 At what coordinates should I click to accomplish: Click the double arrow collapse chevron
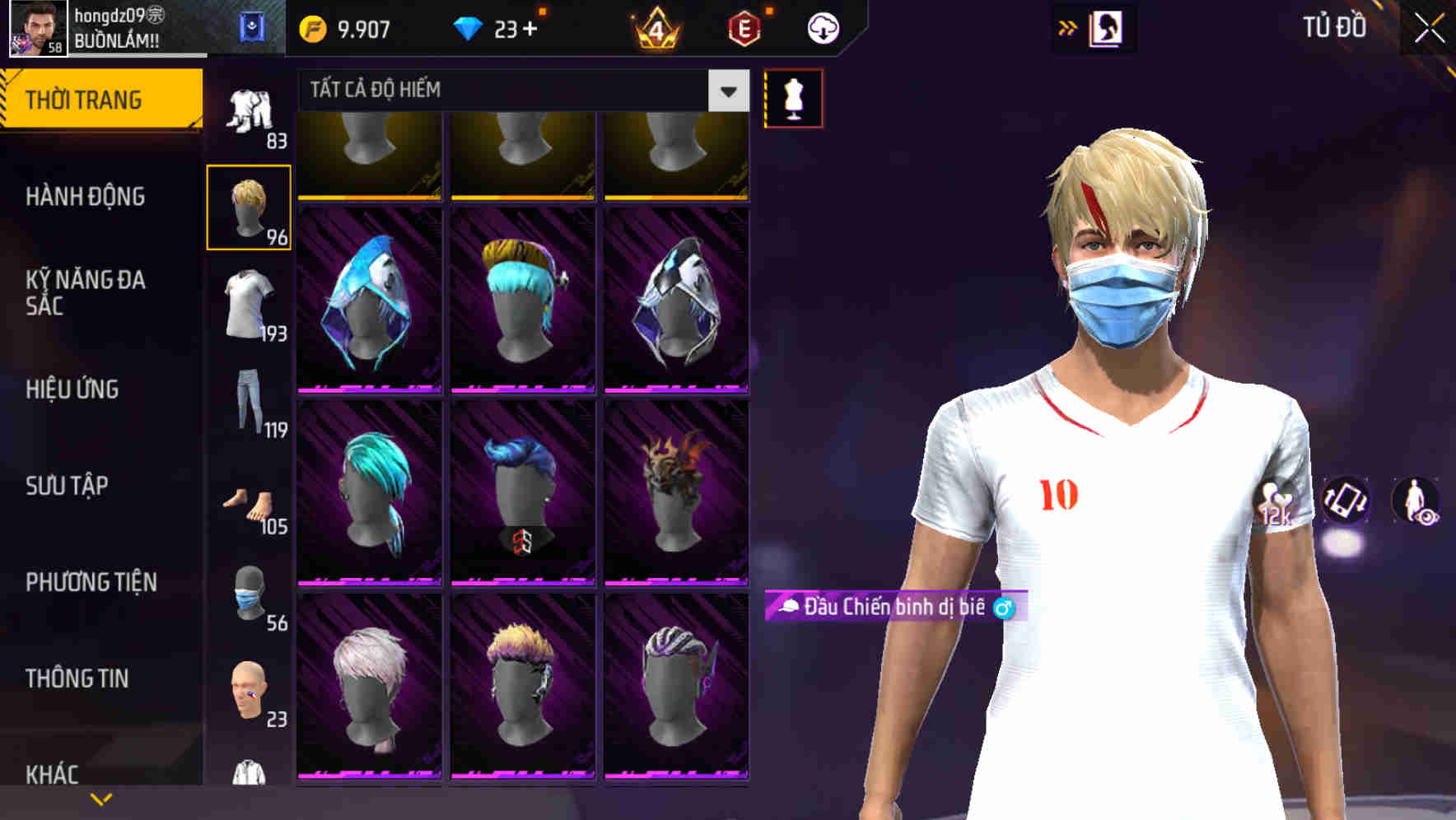pyautogui.click(x=1066, y=28)
